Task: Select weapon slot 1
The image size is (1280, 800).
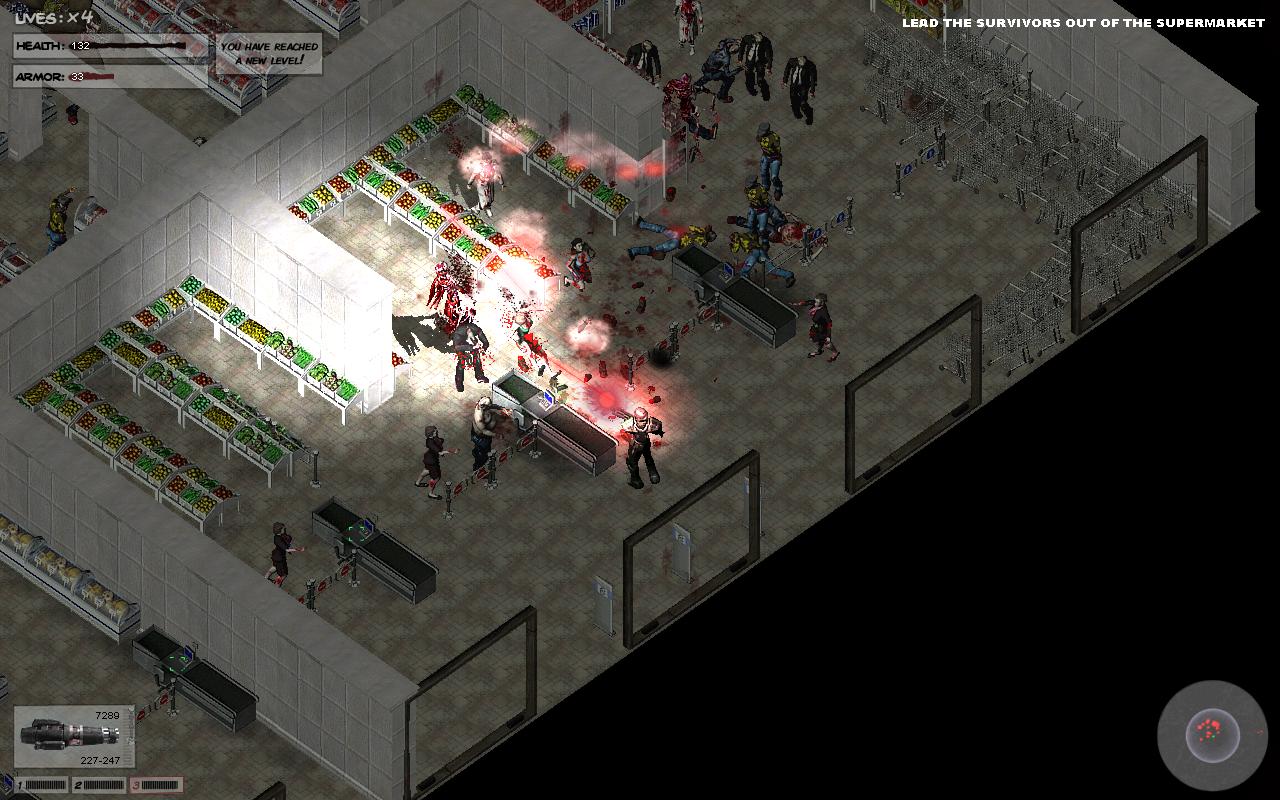Action: tap(41, 785)
